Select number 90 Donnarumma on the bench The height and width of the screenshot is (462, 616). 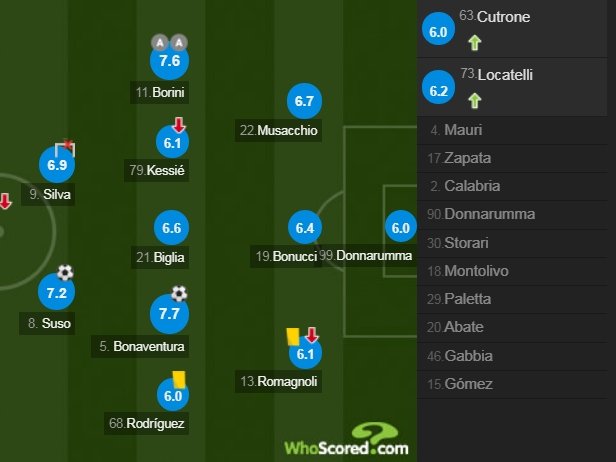click(x=516, y=214)
